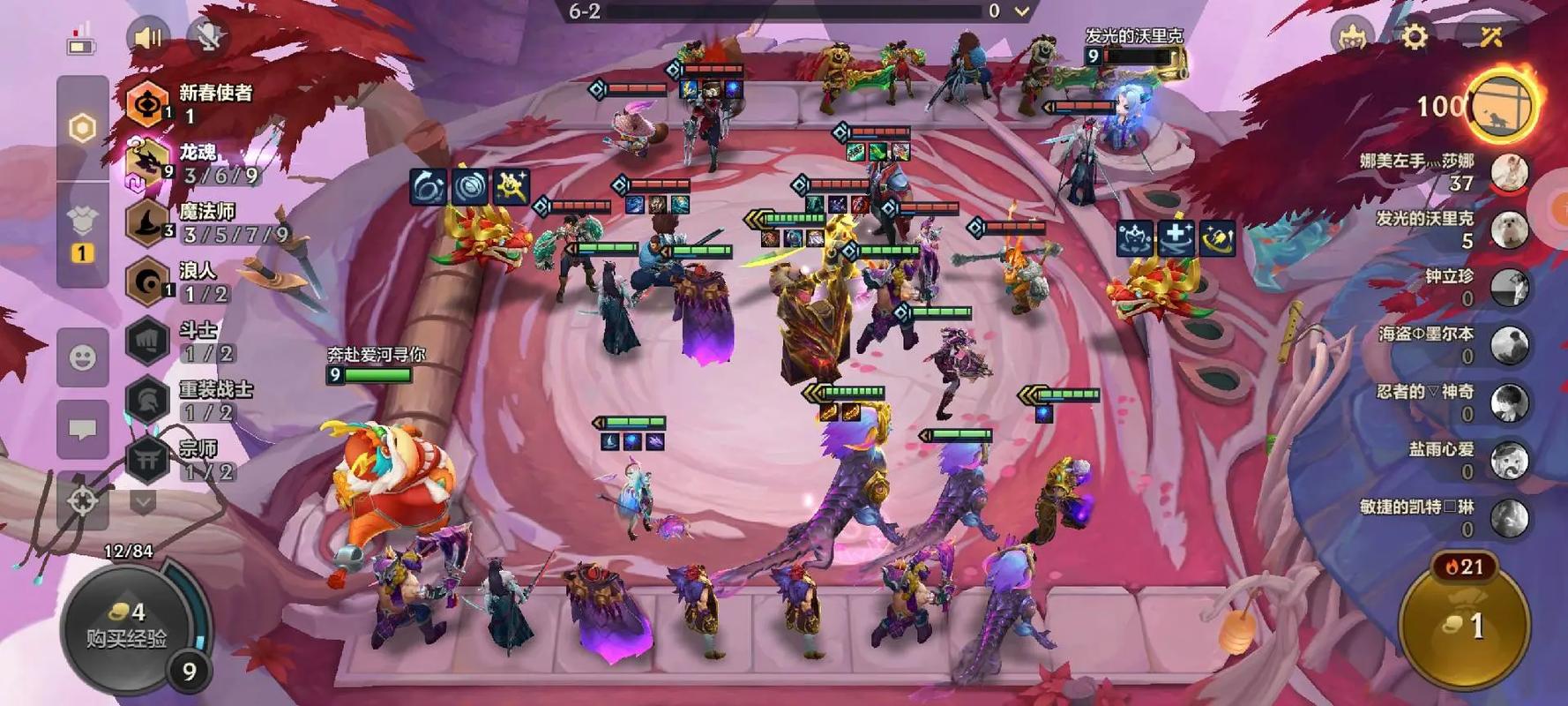View player 发光的沃里克's board
This screenshot has width=1568, height=706.
pos(1509,229)
